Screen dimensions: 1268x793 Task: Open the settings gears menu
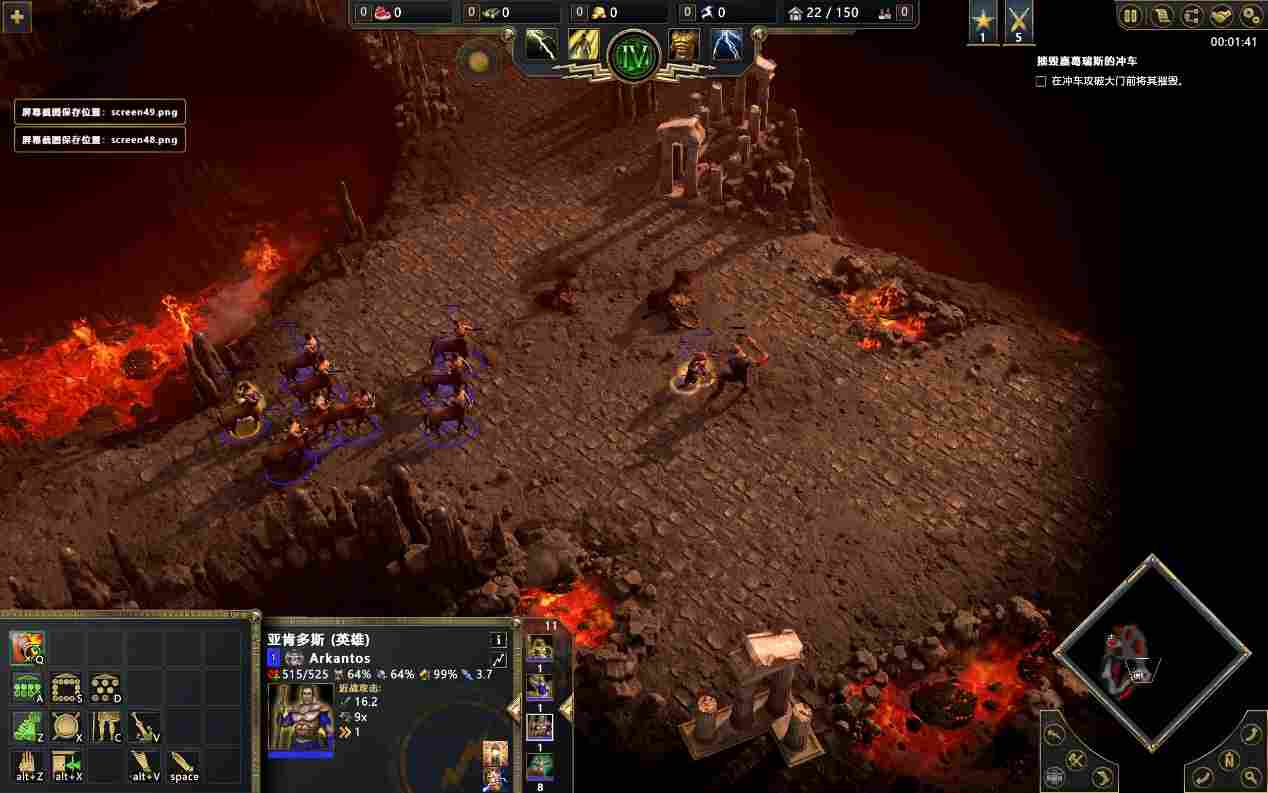pyautogui.click(x=1251, y=16)
